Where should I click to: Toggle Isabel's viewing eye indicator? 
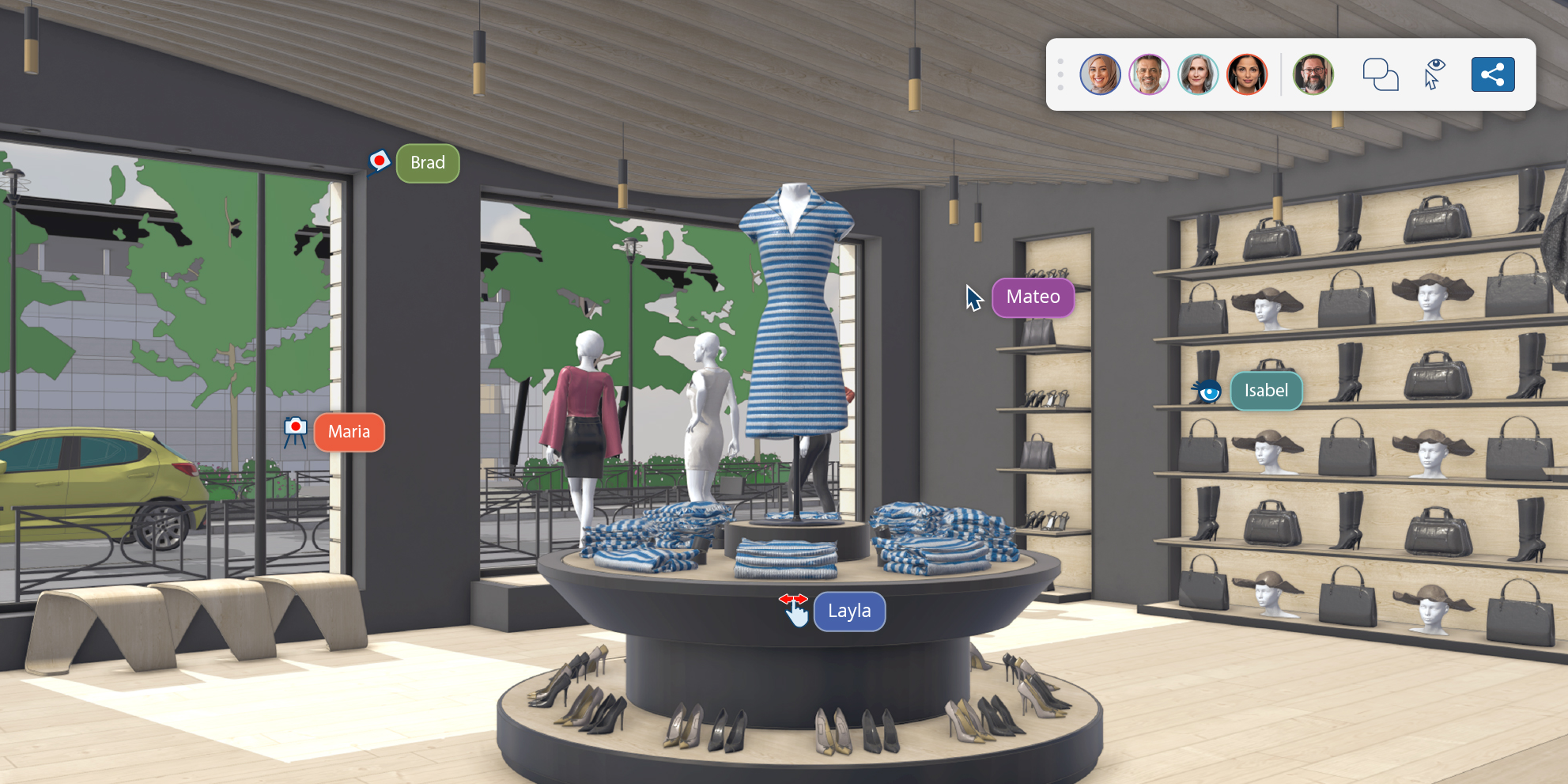point(1207,392)
